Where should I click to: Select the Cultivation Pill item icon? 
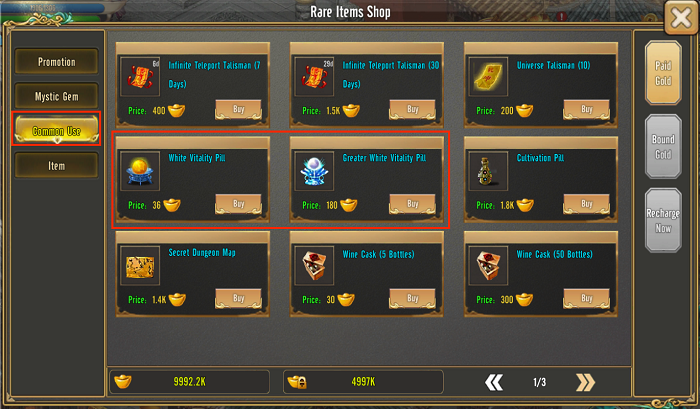[x=486, y=172]
